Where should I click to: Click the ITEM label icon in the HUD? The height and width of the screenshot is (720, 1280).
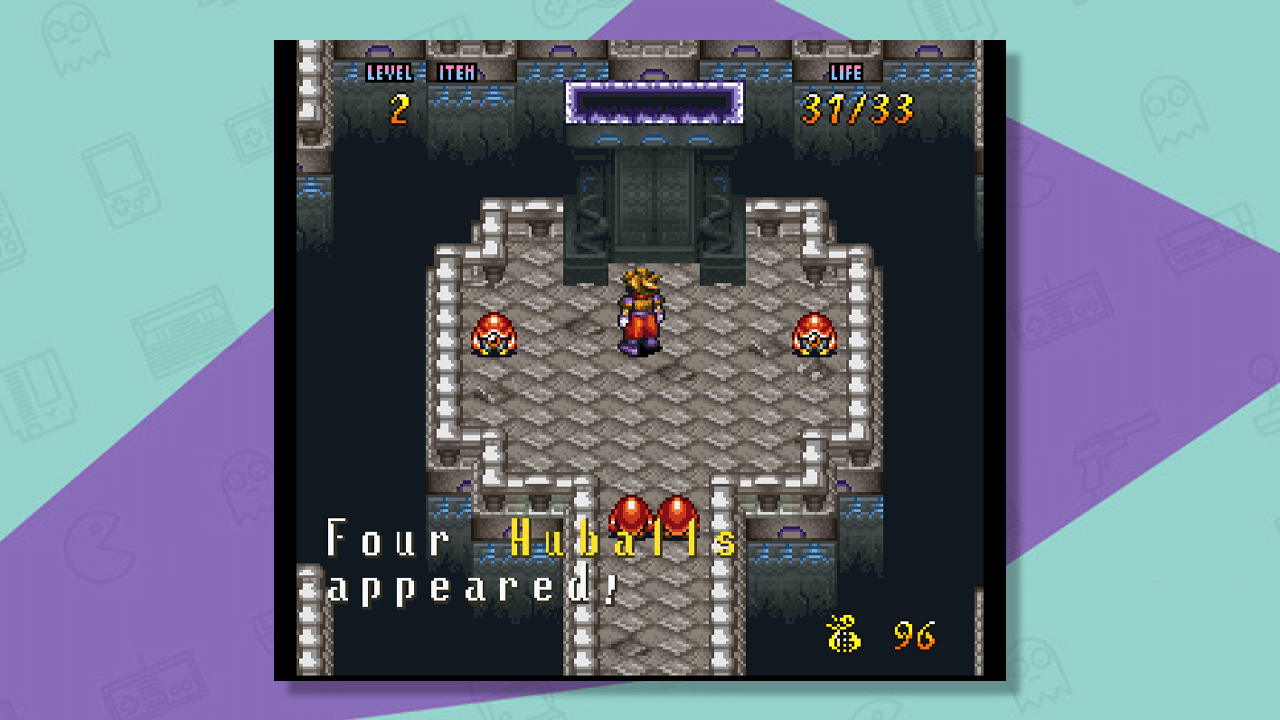pos(455,72)
